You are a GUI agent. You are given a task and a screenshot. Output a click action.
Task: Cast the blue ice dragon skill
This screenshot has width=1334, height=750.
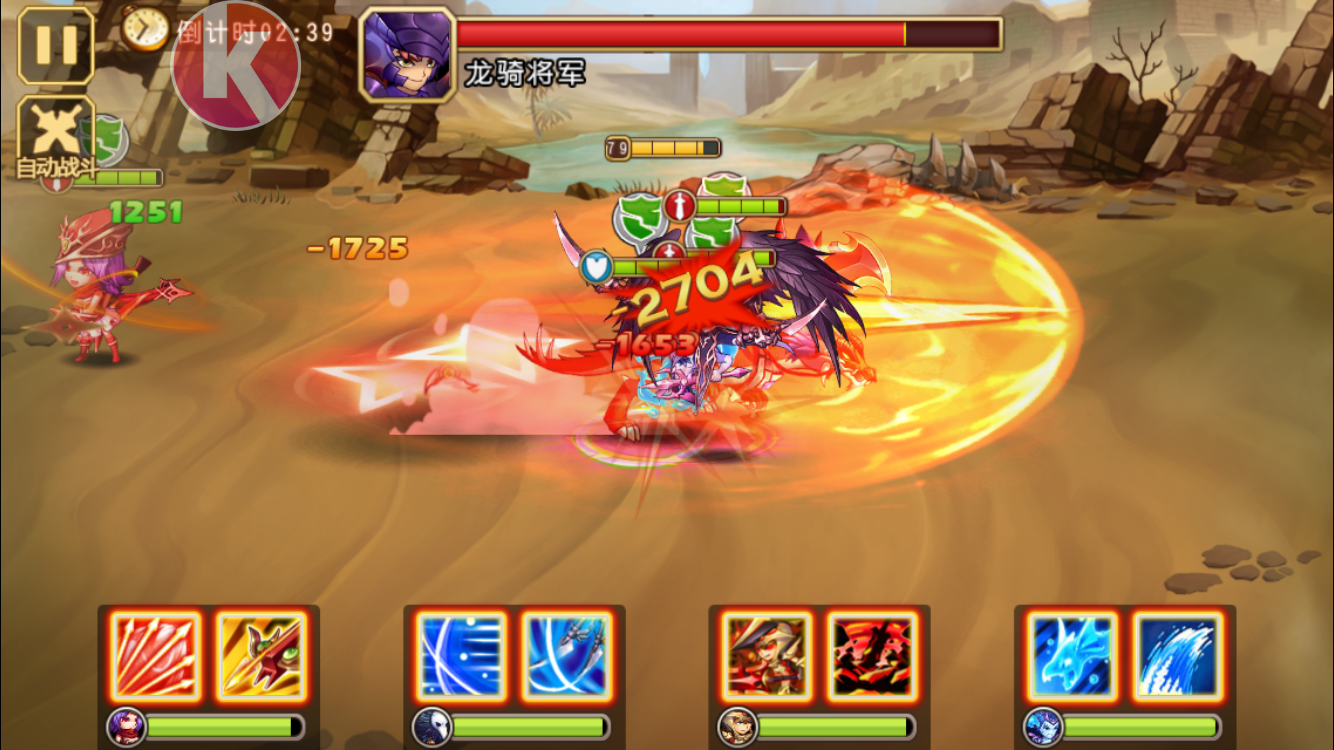(1072, 655)
